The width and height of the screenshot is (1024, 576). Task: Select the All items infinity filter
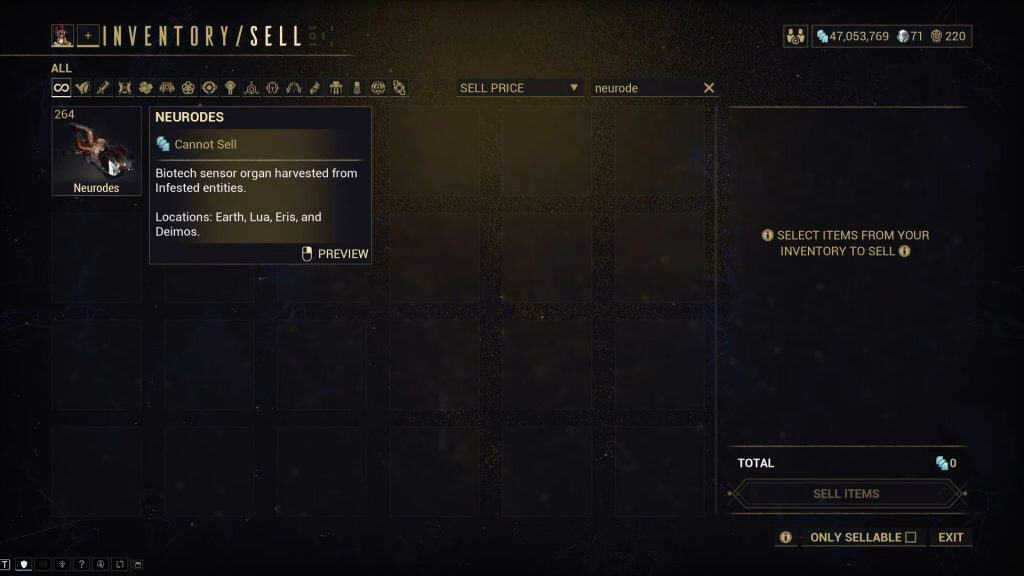[x=61, y=88]
